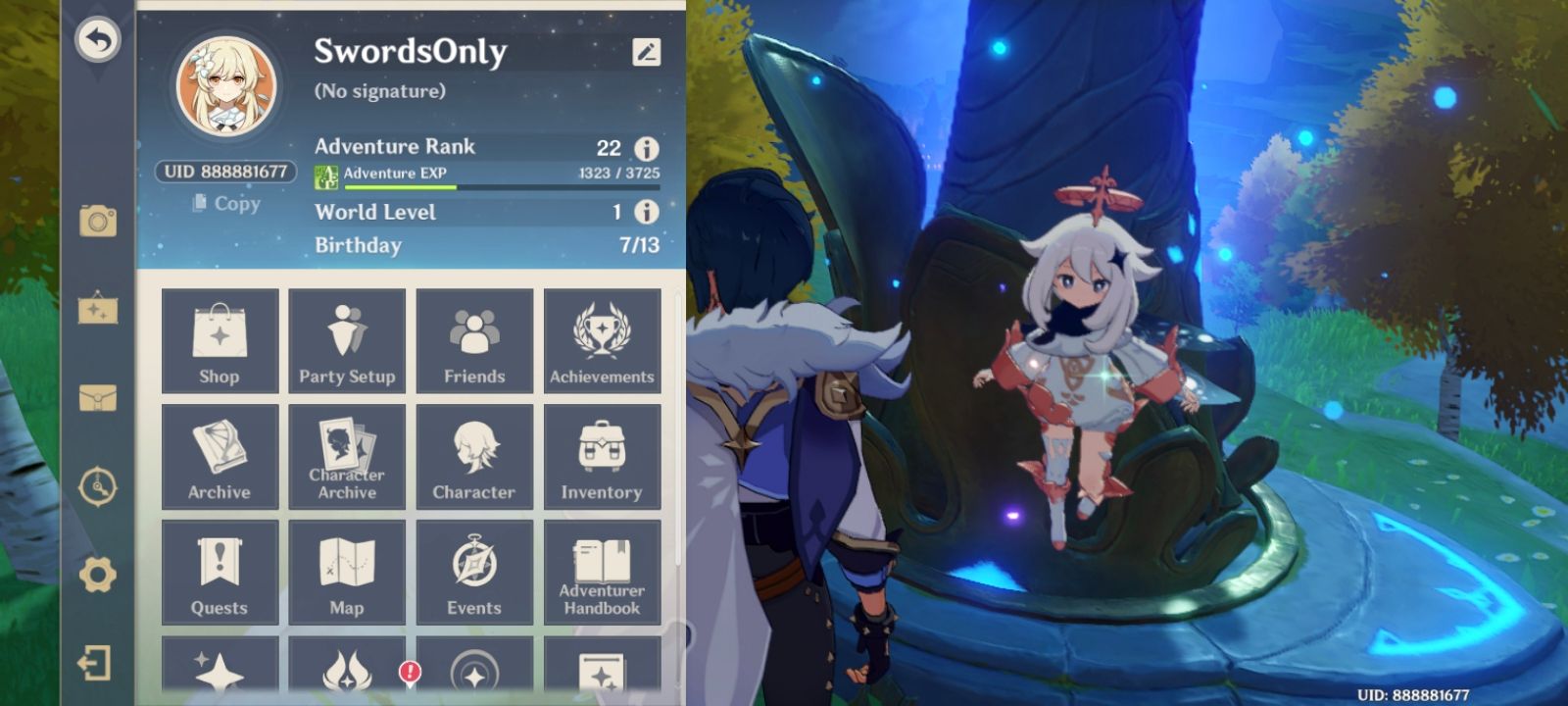Screen dimensions: 1568x706
Task: View the Friends list
Action: pyautogui.click(x=474, y=338)
